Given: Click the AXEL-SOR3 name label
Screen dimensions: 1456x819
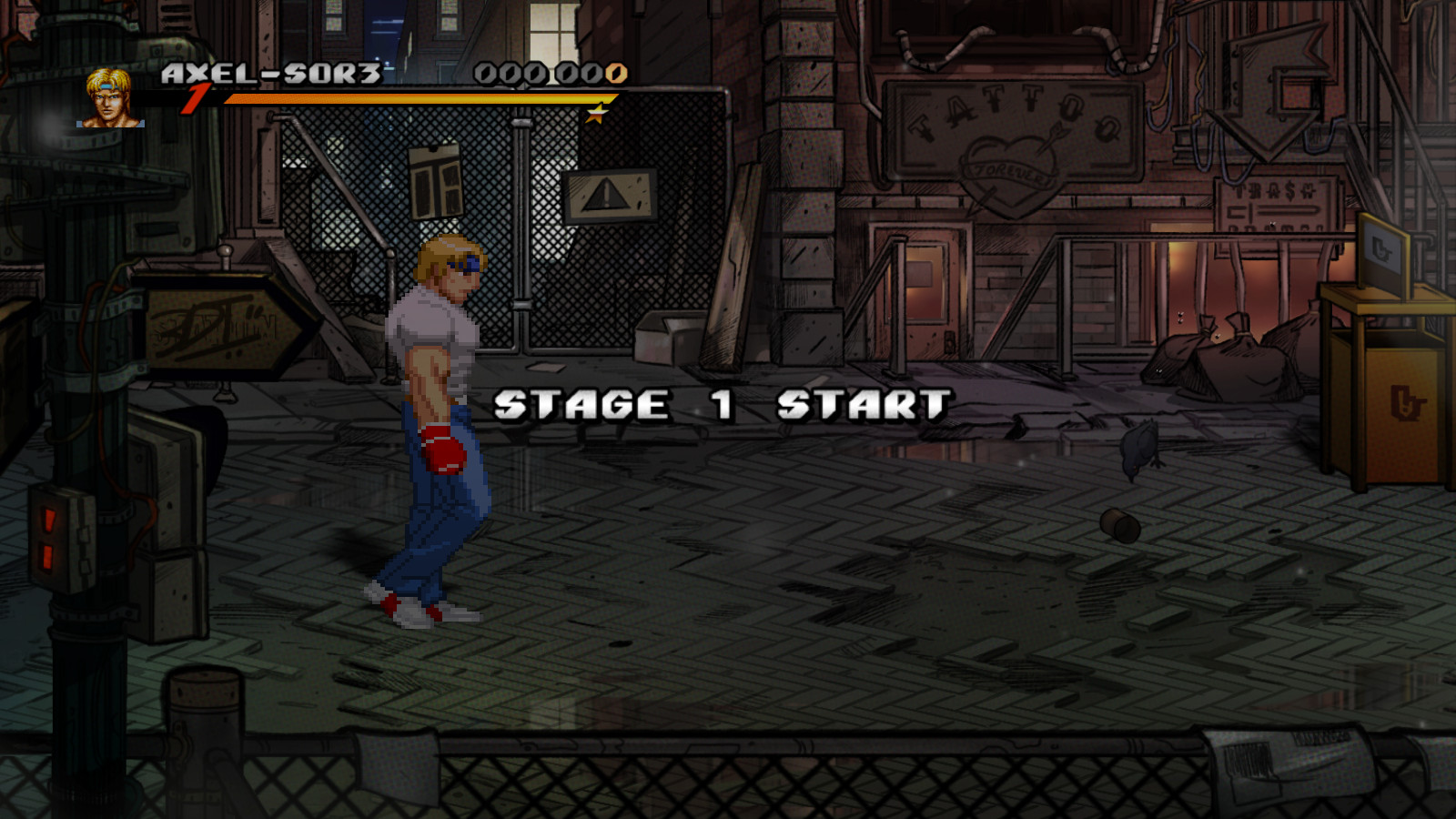Looking at the screenshot, I should [268, 75].
